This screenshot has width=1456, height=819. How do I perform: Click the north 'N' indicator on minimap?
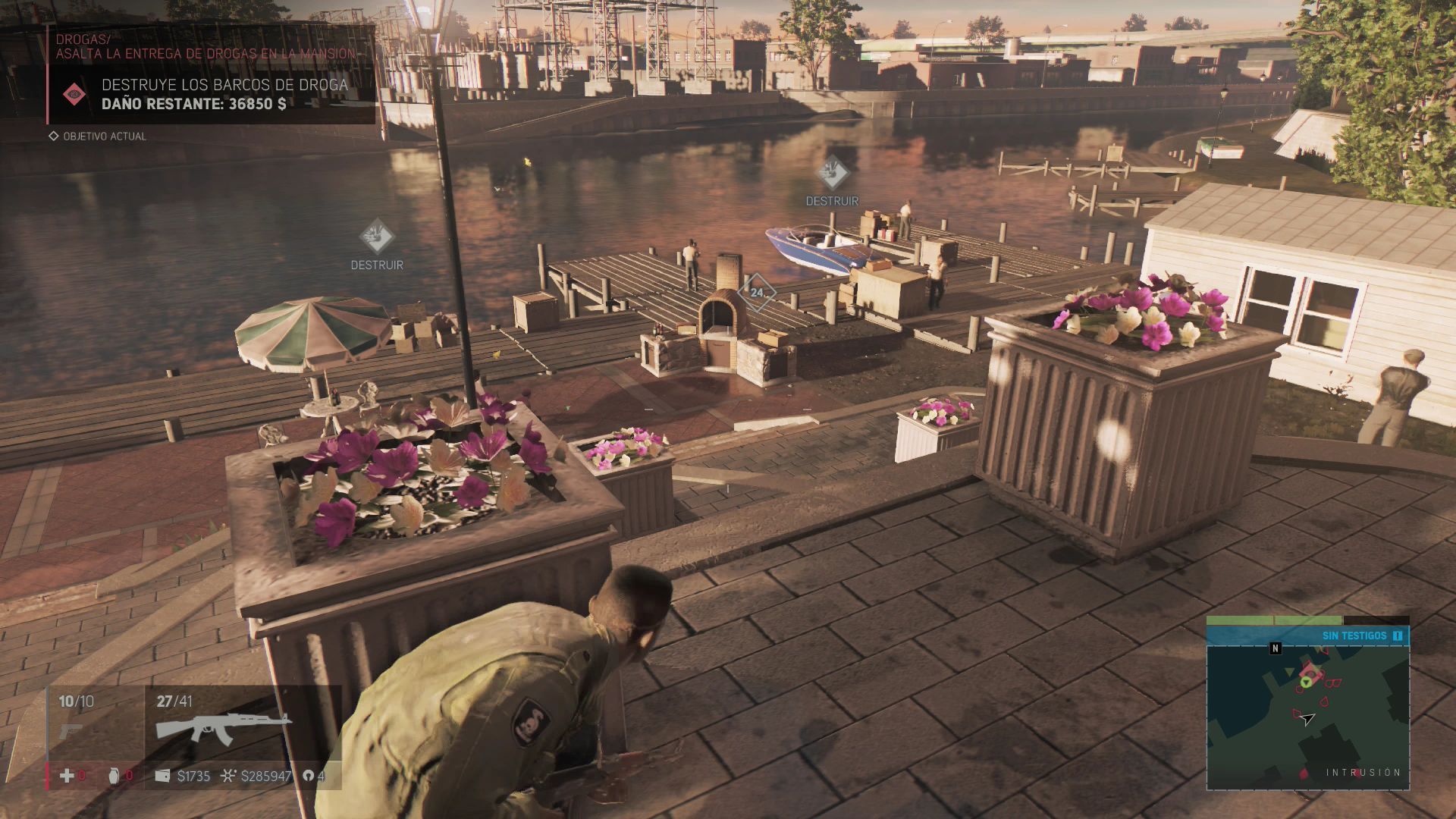coord(1275,648)
